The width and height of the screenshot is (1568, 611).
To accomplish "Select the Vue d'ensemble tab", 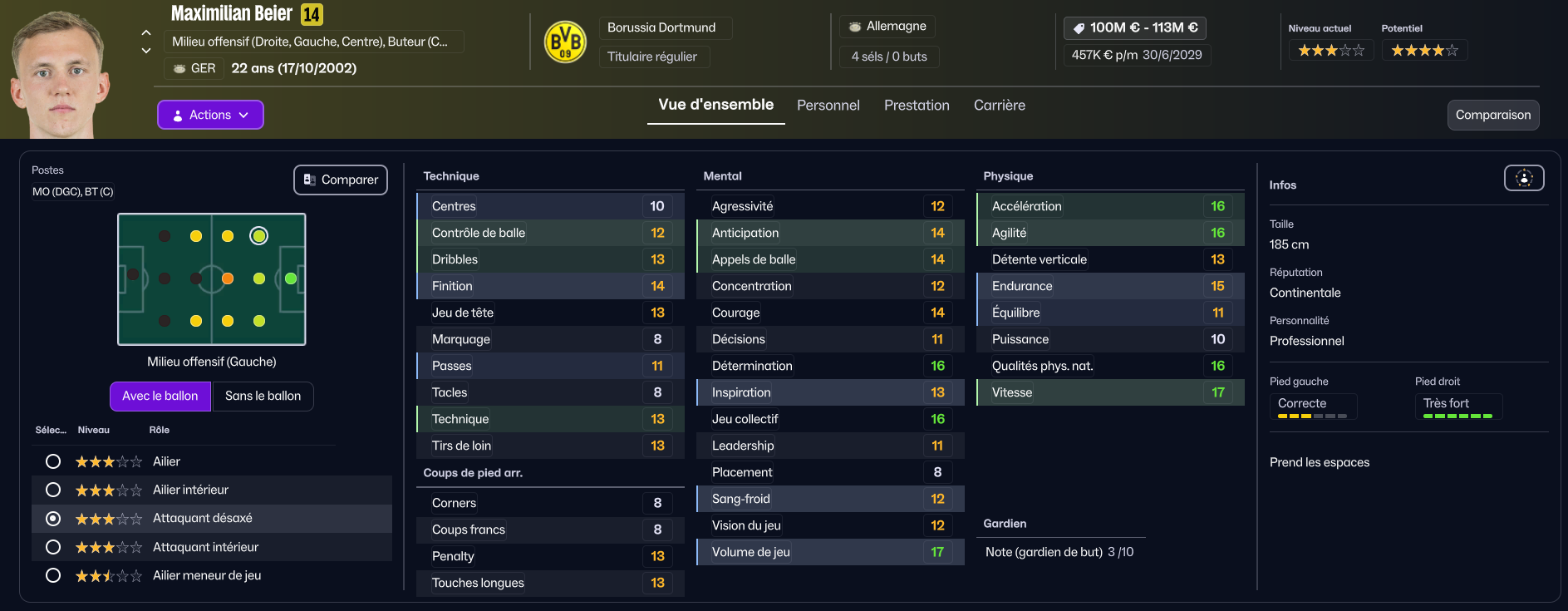I will (715, 105).
